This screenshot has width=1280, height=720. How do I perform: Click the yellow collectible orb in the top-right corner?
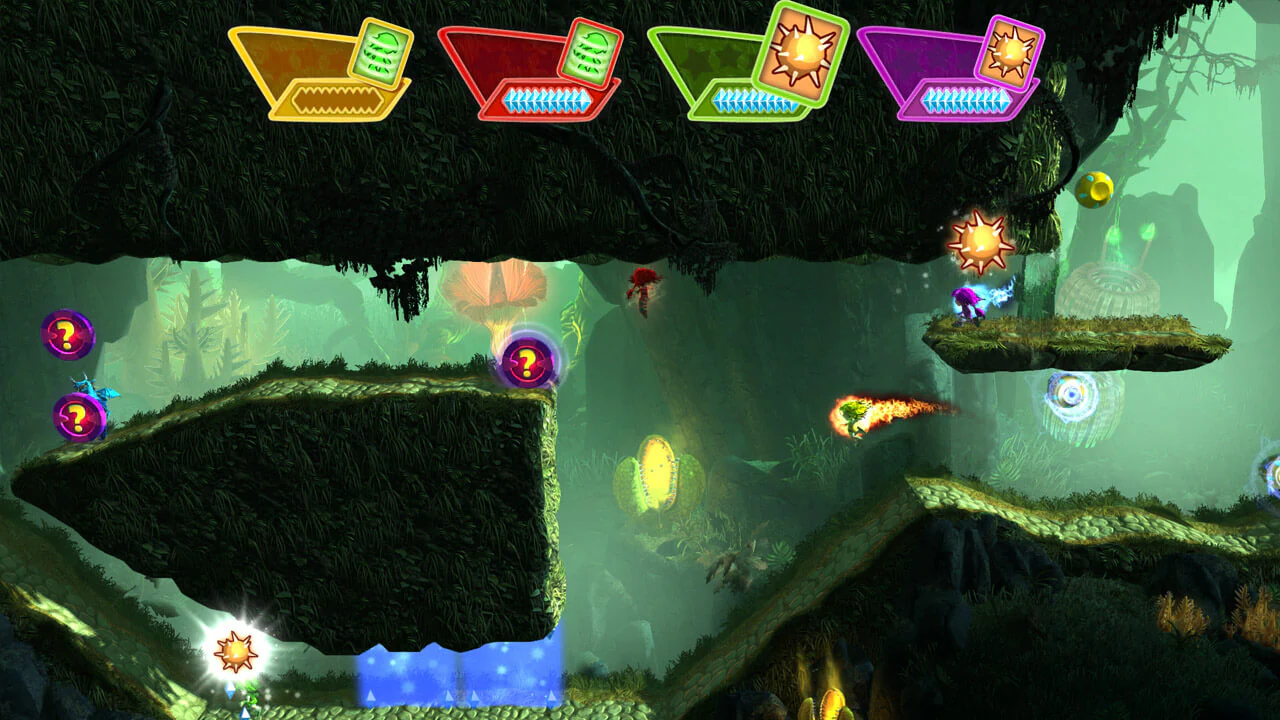pyautogui.click(x=1094, y=188)
